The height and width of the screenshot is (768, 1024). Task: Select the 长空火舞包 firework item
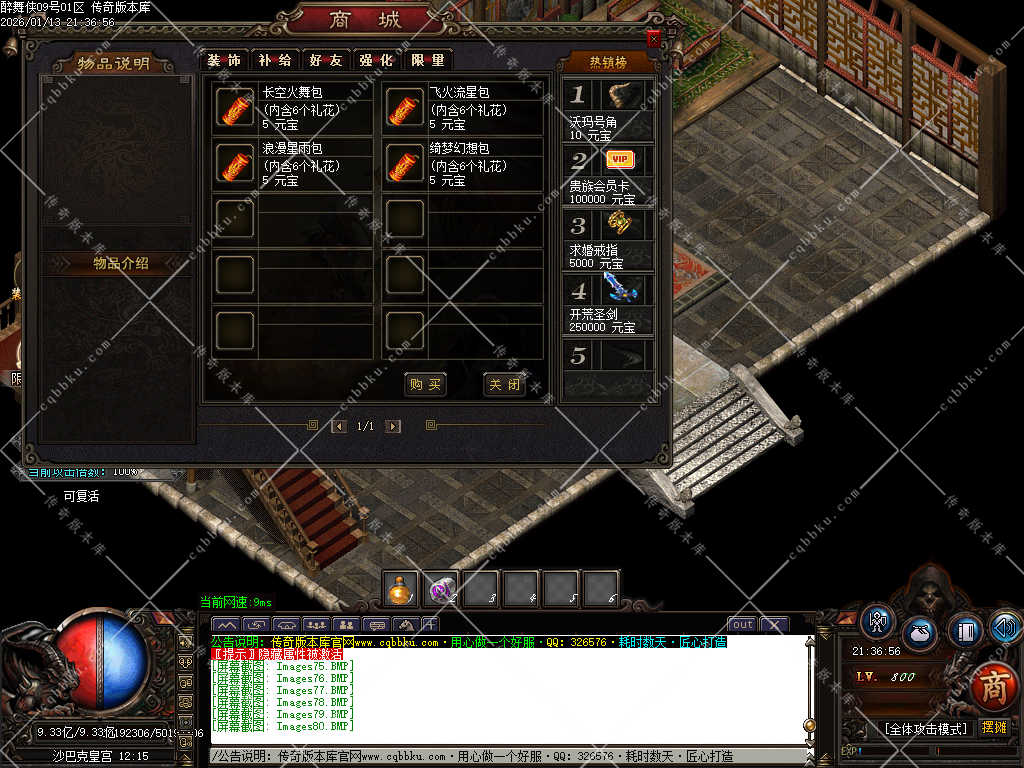click(x=234, y=108)
